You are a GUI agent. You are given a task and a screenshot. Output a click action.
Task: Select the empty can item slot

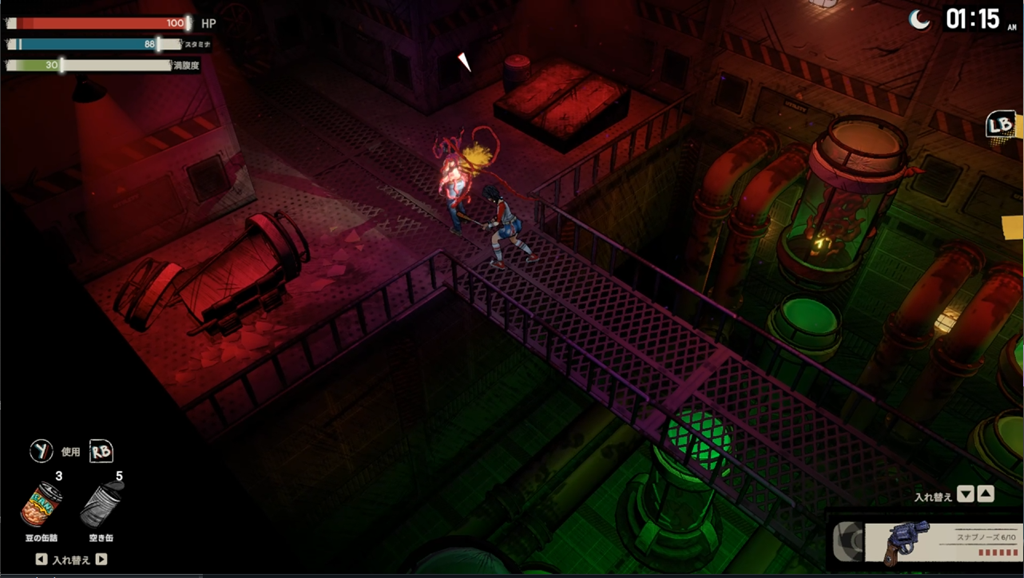pos(101,503)
